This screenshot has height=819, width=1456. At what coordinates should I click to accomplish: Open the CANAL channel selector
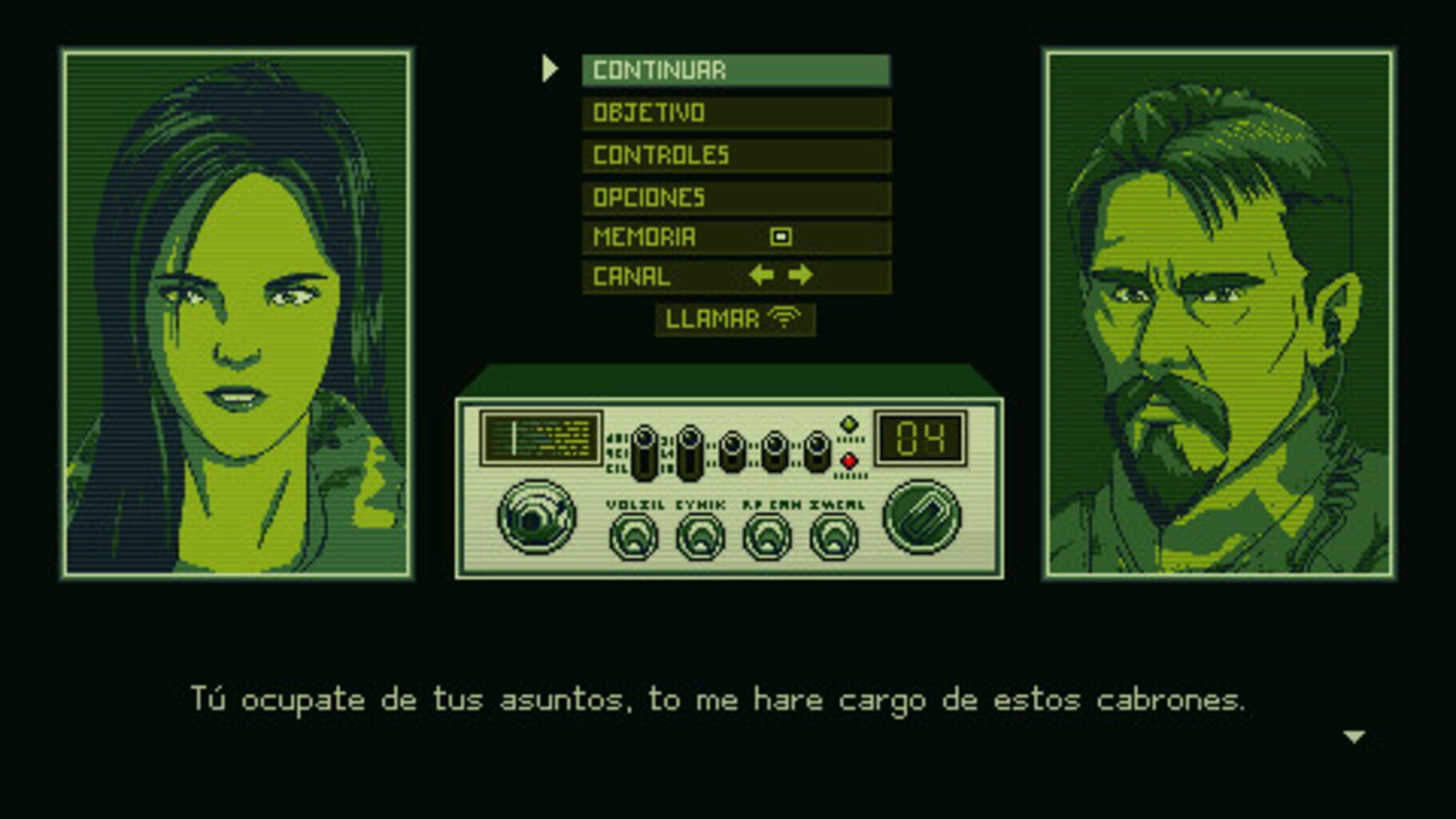click(x=630, y=276)
